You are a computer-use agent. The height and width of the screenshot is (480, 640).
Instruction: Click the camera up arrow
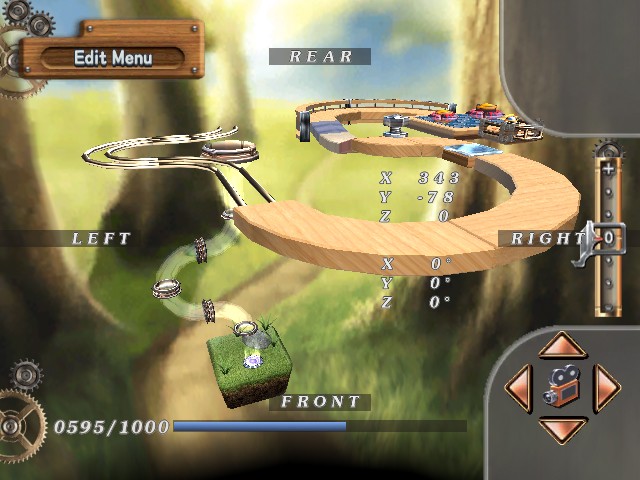(561, 346)
